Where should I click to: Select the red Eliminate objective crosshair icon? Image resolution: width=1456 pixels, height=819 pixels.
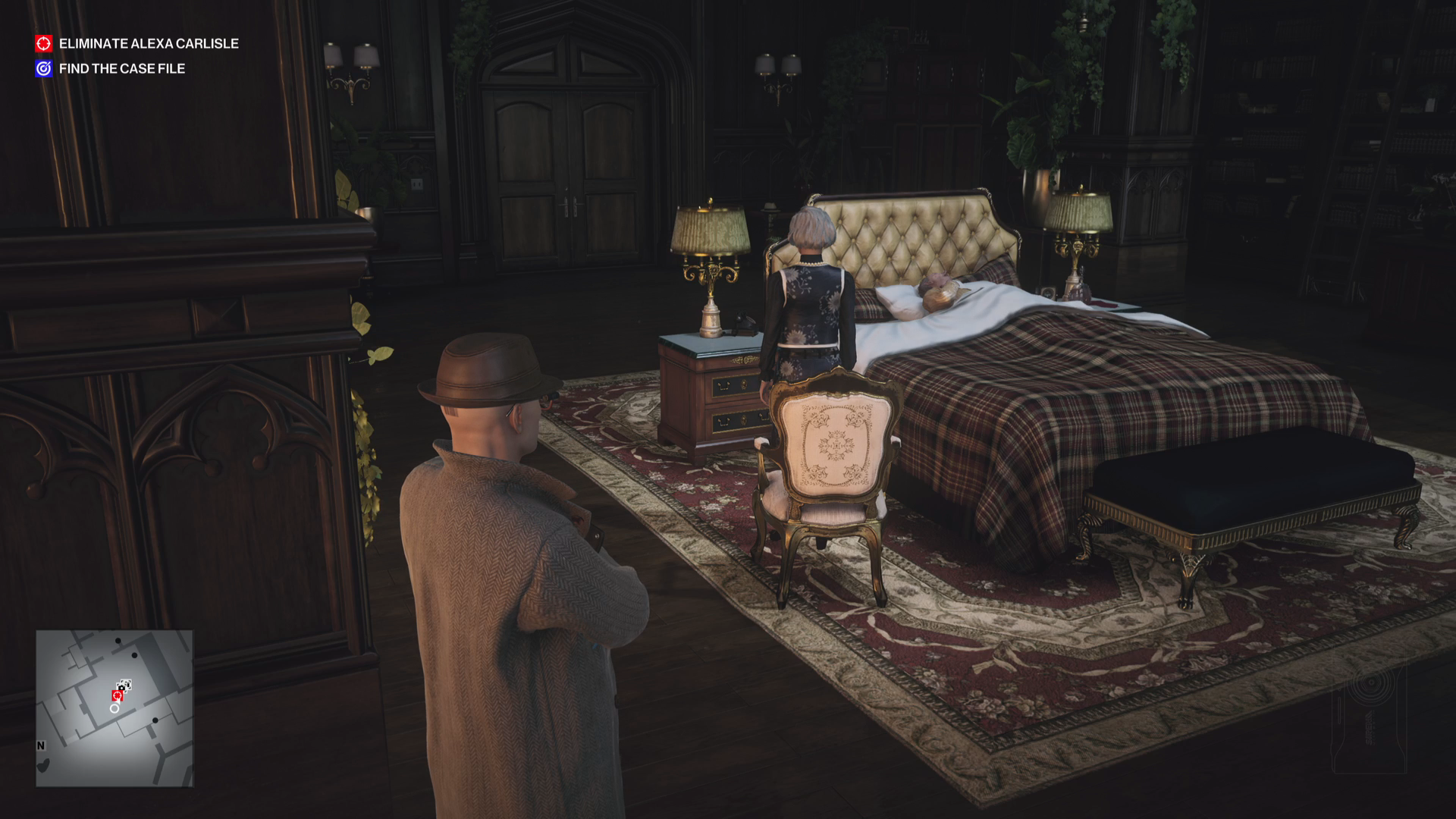43,44
